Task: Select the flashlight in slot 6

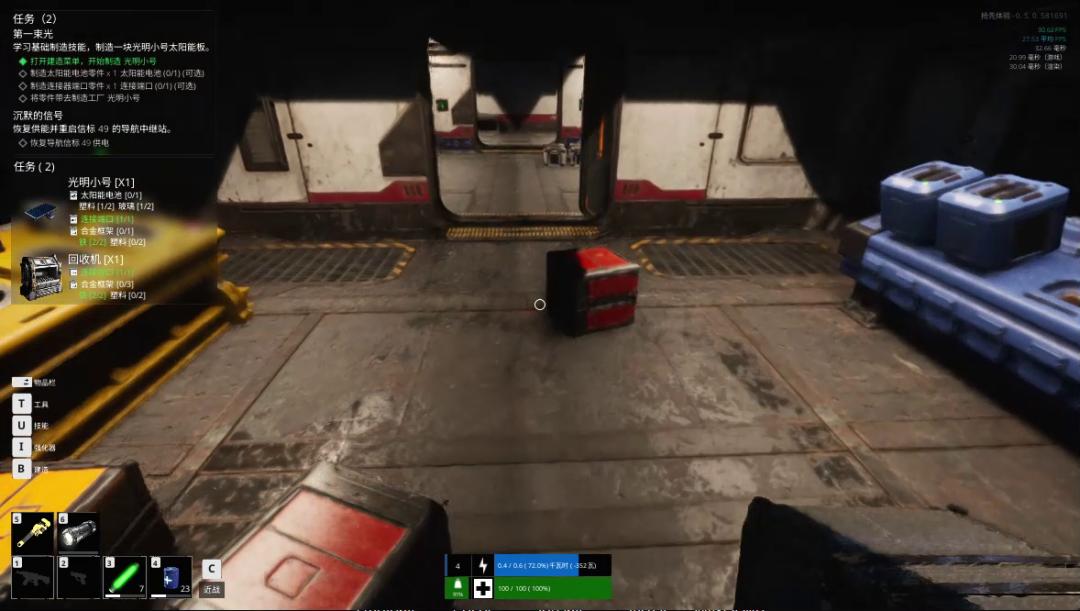Action: point(78,532)
